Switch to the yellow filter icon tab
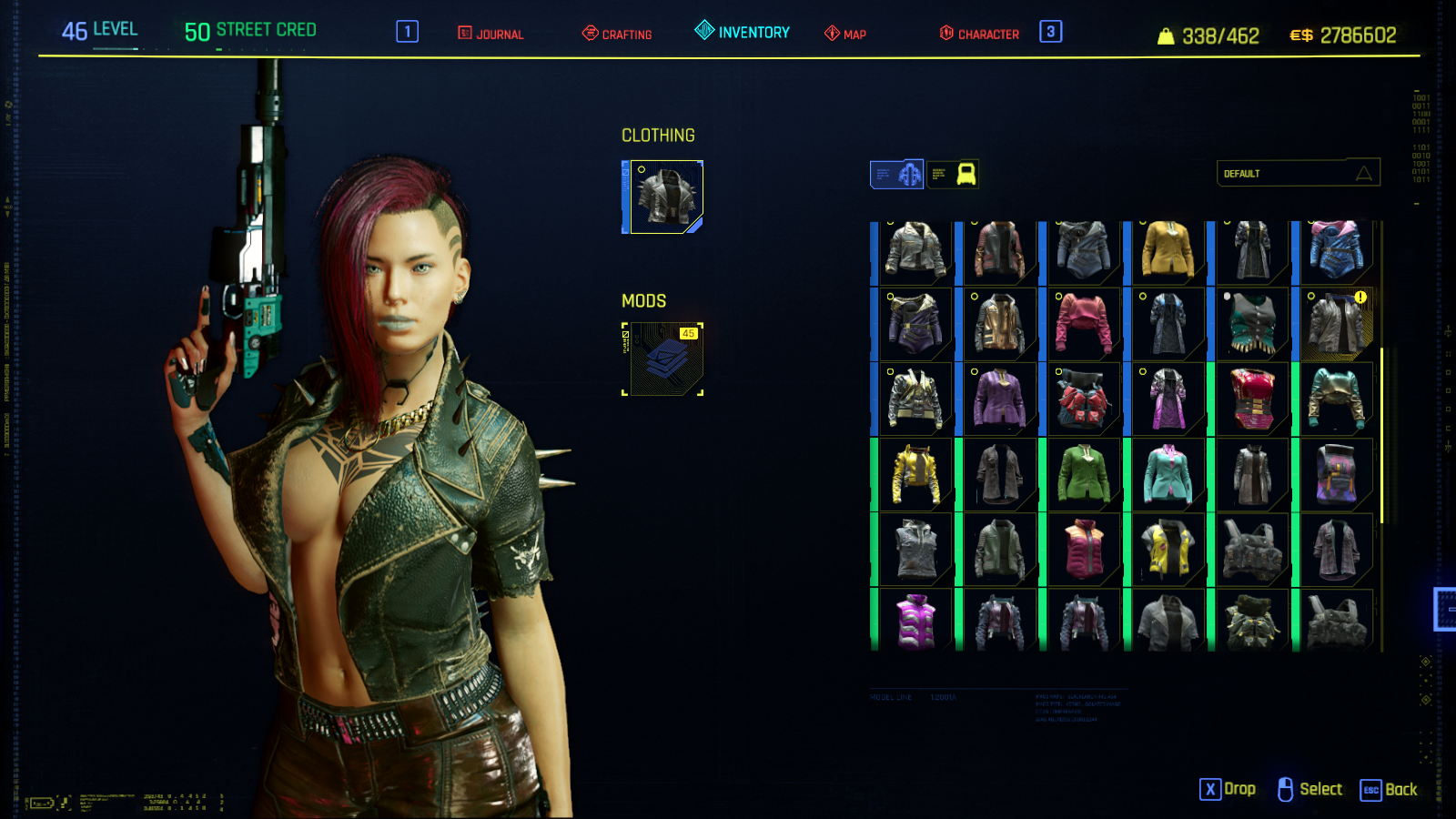Screen dimensions: 1456x819 [x=954, y=174]
